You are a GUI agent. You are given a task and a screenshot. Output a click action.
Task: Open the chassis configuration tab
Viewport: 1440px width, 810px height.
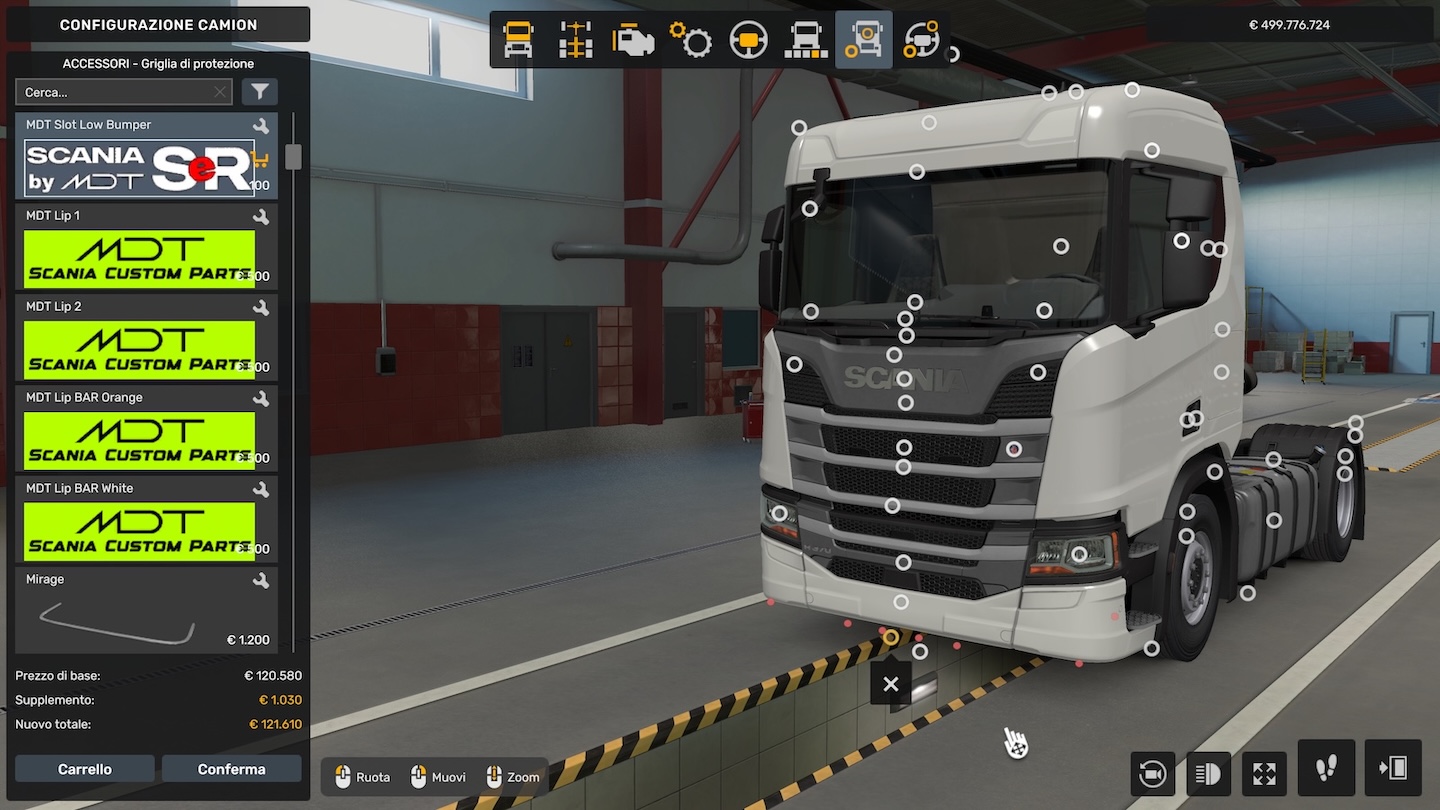point(576,40)
